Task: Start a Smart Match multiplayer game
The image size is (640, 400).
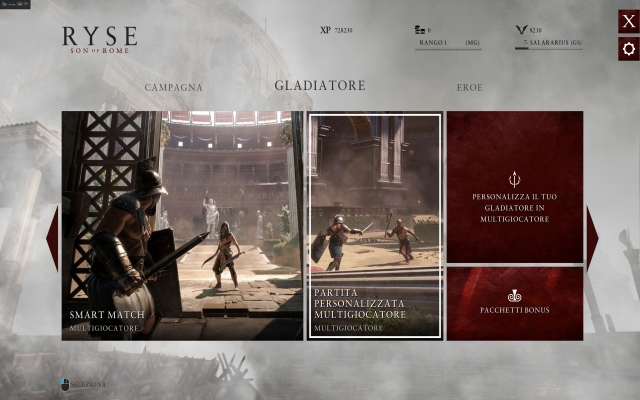Action: pos(182,225)
